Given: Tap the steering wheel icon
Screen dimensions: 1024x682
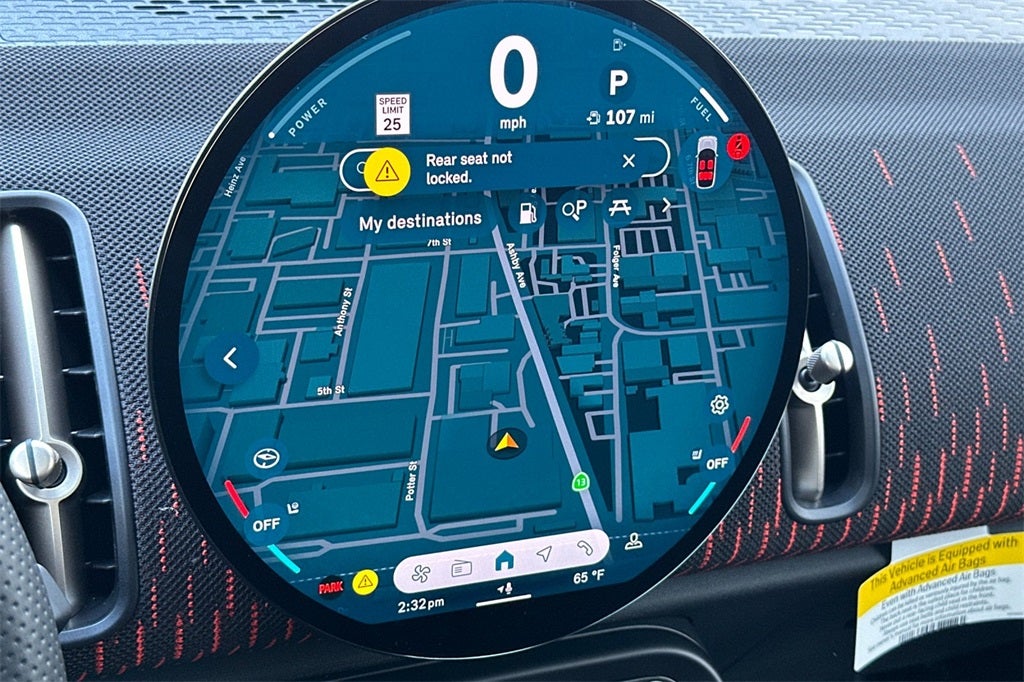Looking at the screenshot, I should click(267, 458).
